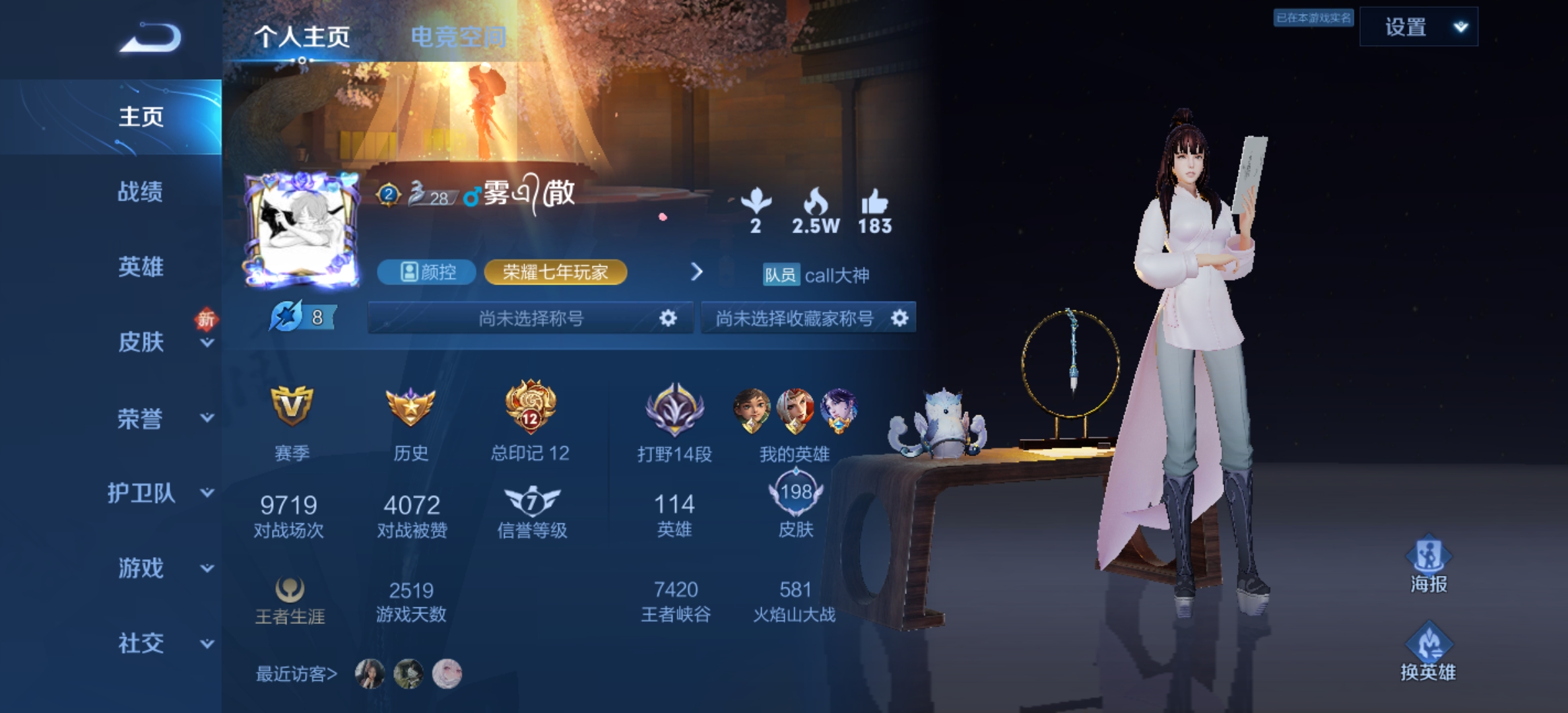Select 战绩 in the left sidebar
The image size is (1568, 713).
(x=139, y=192)
